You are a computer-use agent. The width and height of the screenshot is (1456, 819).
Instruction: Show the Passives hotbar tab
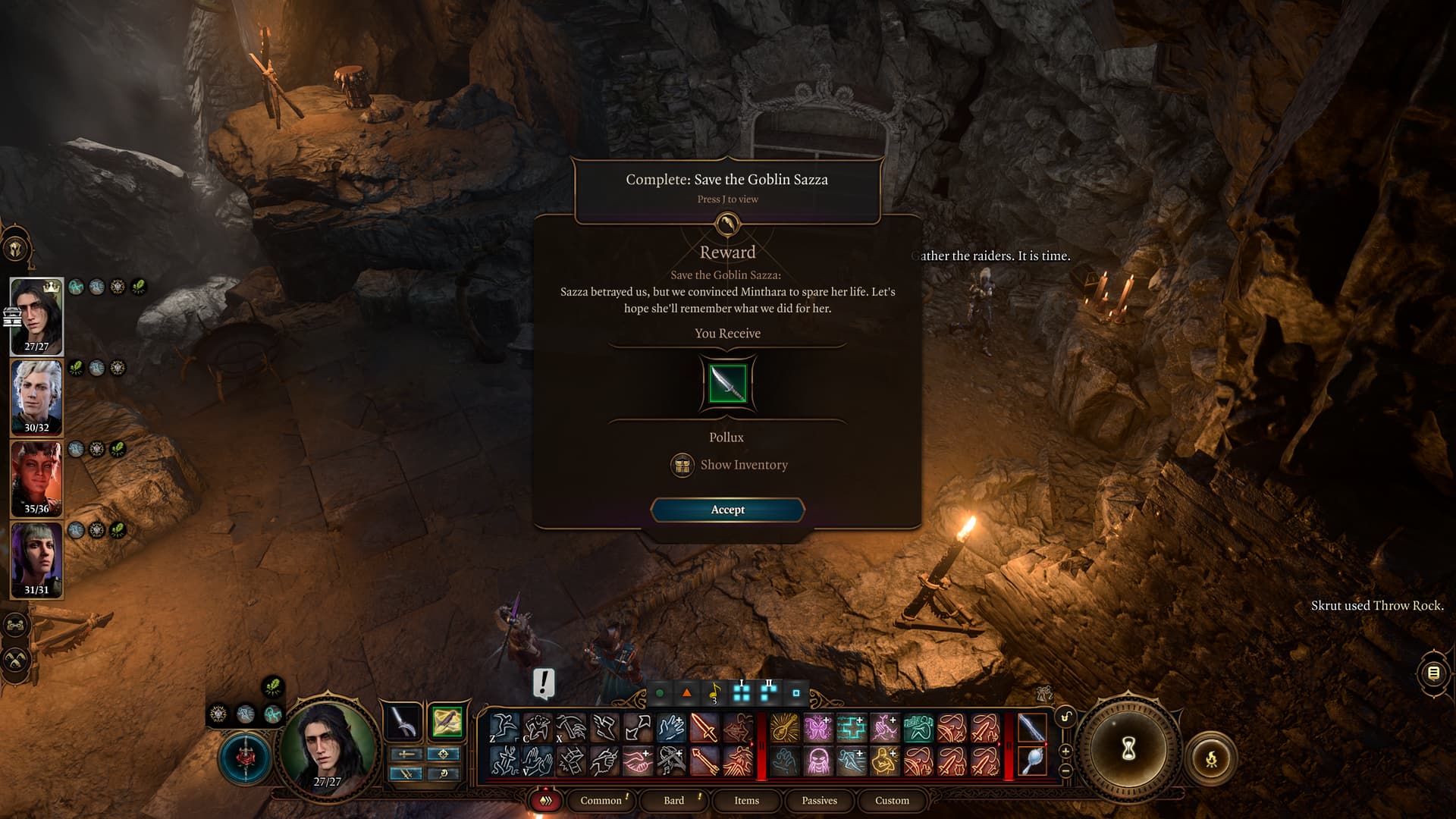click(x=819, y=800)
